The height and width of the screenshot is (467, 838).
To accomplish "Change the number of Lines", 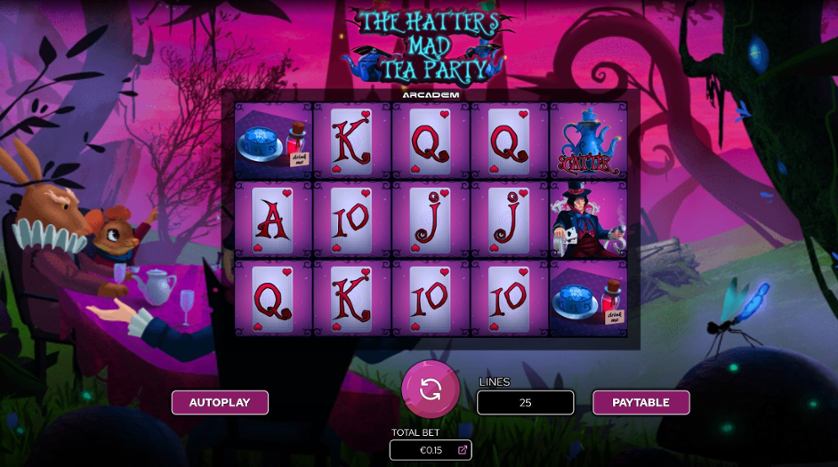I will point(525,402).
